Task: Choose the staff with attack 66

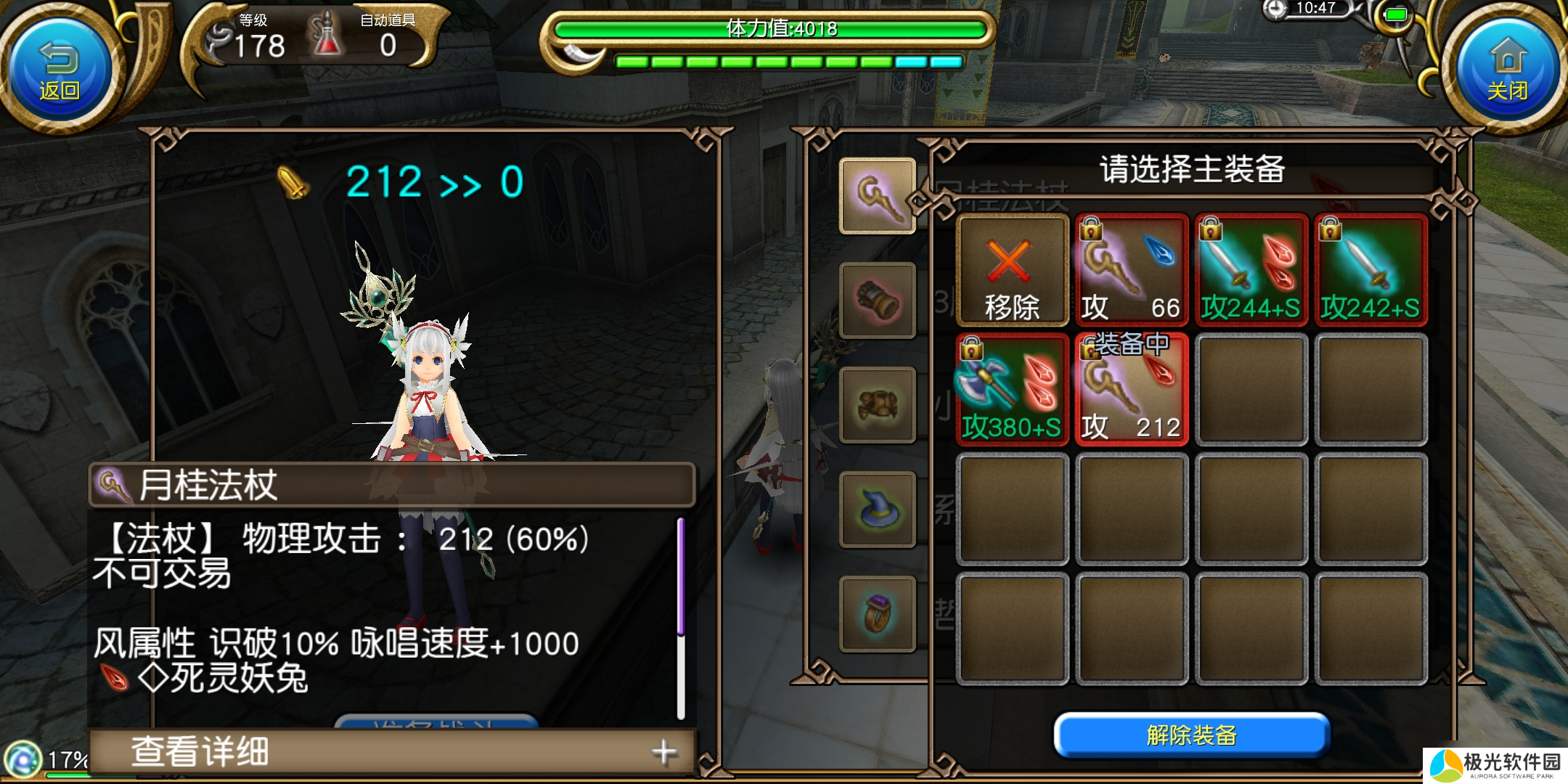Action: (x=1131, y=270)
